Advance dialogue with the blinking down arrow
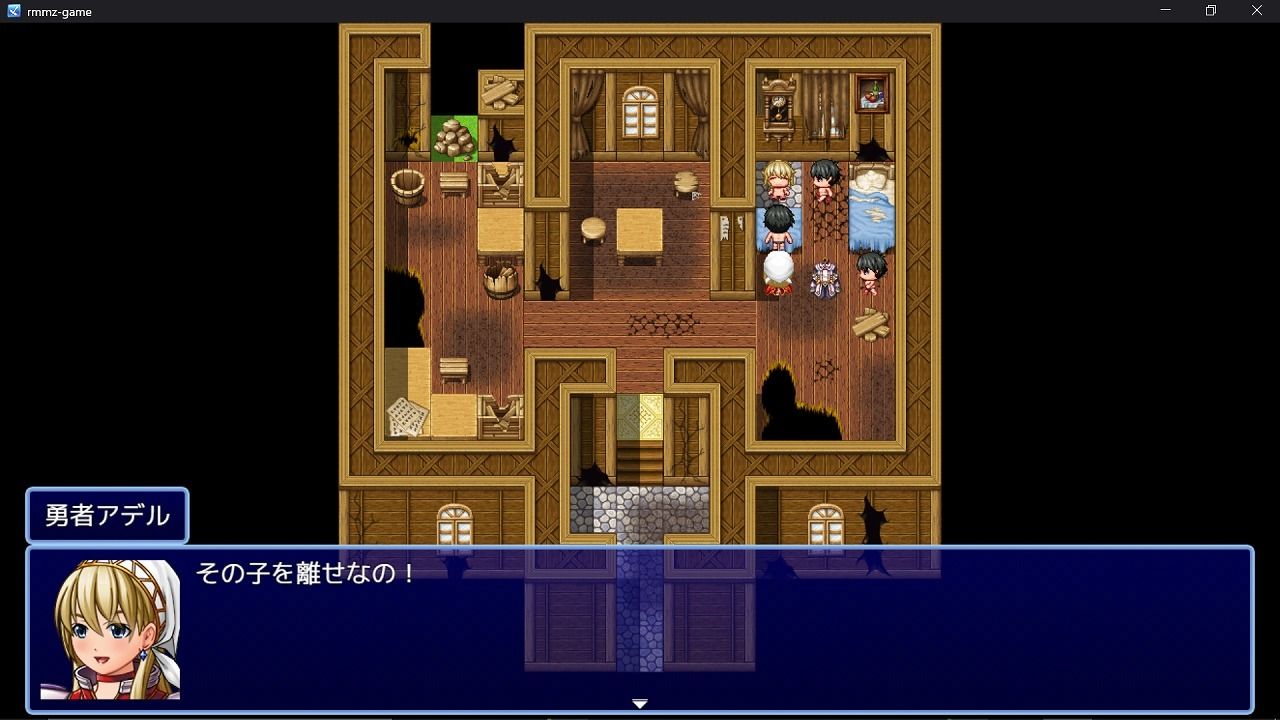This screenshot has height=720, width=1280. (638, 702)
